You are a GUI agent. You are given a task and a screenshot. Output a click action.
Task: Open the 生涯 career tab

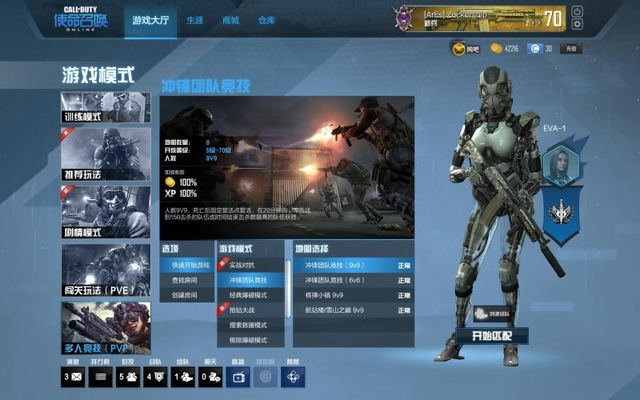pyautogui.click(x=194, y=20)
